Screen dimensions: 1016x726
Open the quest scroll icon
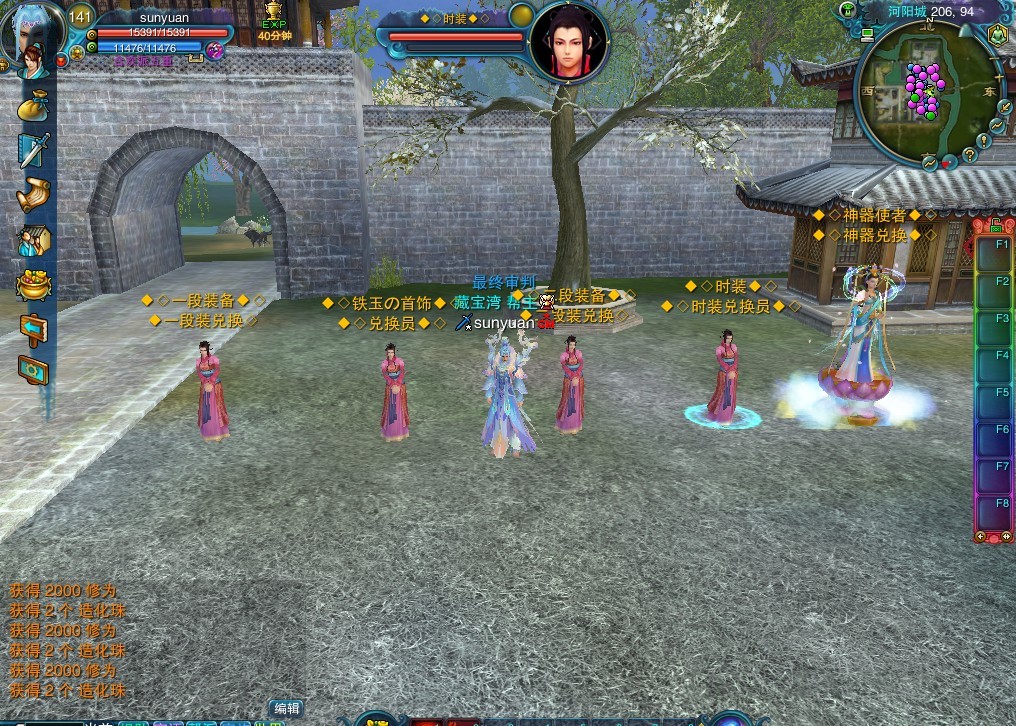pyautogui.click(x=33, y=195)
